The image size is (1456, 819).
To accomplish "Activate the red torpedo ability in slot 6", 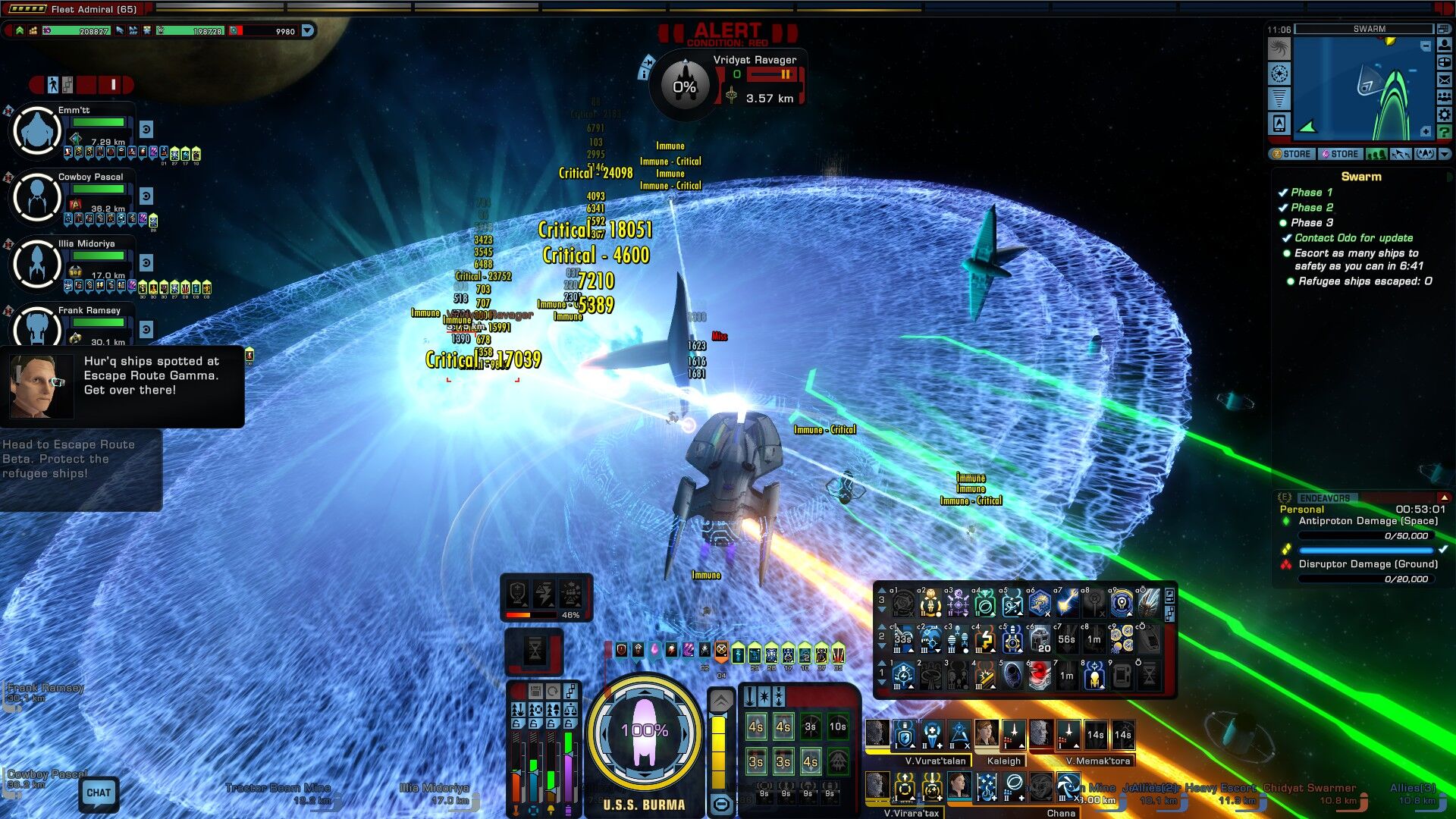I will [1040, 675].
